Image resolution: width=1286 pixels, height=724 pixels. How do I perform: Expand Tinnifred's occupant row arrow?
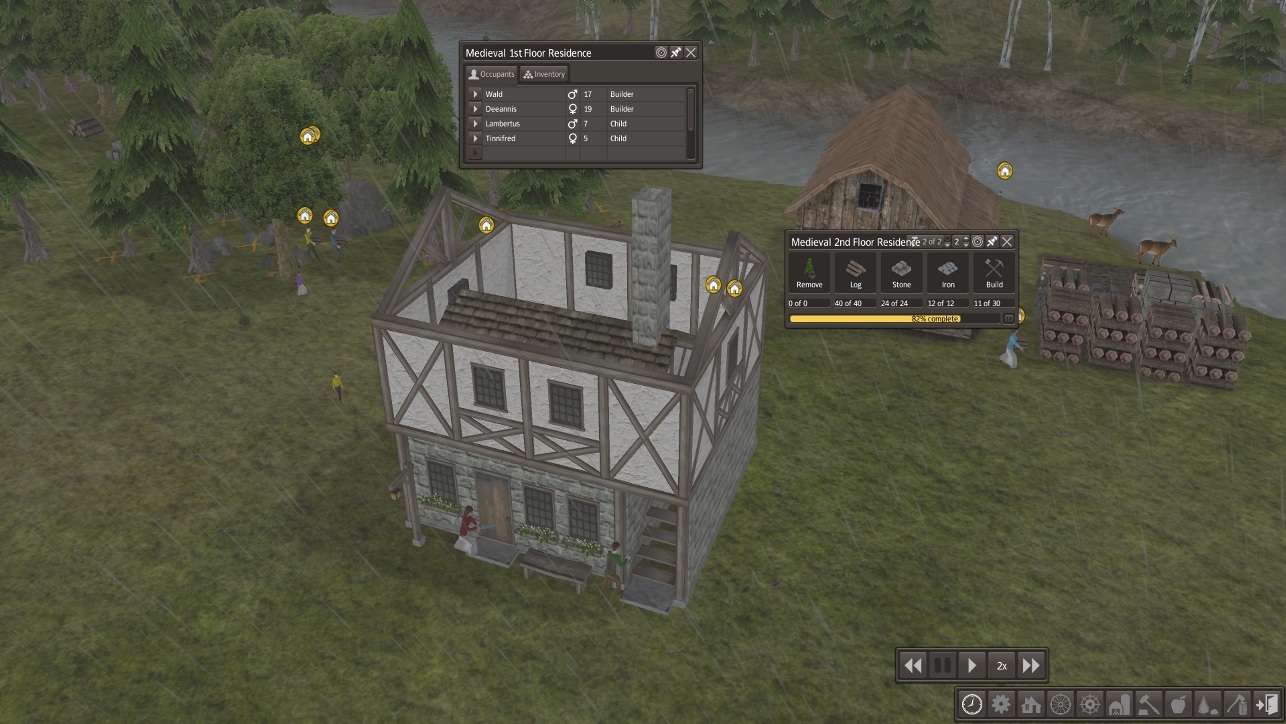[x=476, y=138]
